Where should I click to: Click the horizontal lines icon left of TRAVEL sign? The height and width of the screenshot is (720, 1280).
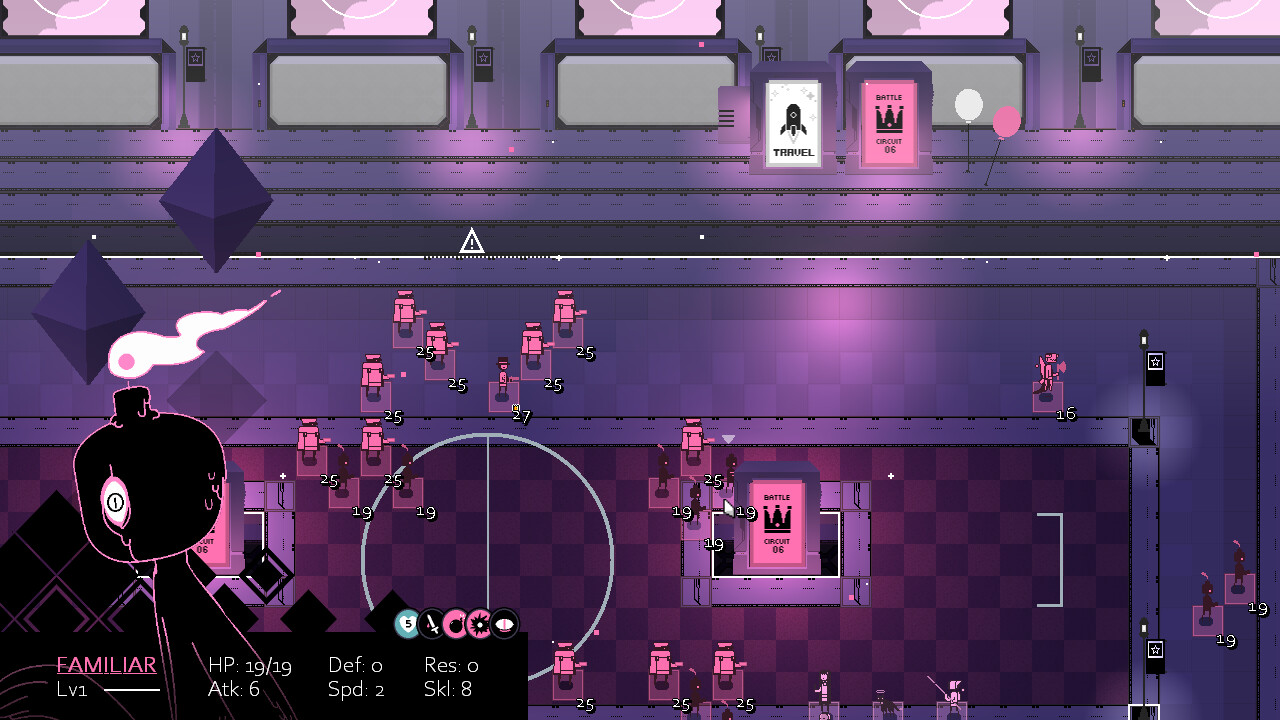point(726,116)
